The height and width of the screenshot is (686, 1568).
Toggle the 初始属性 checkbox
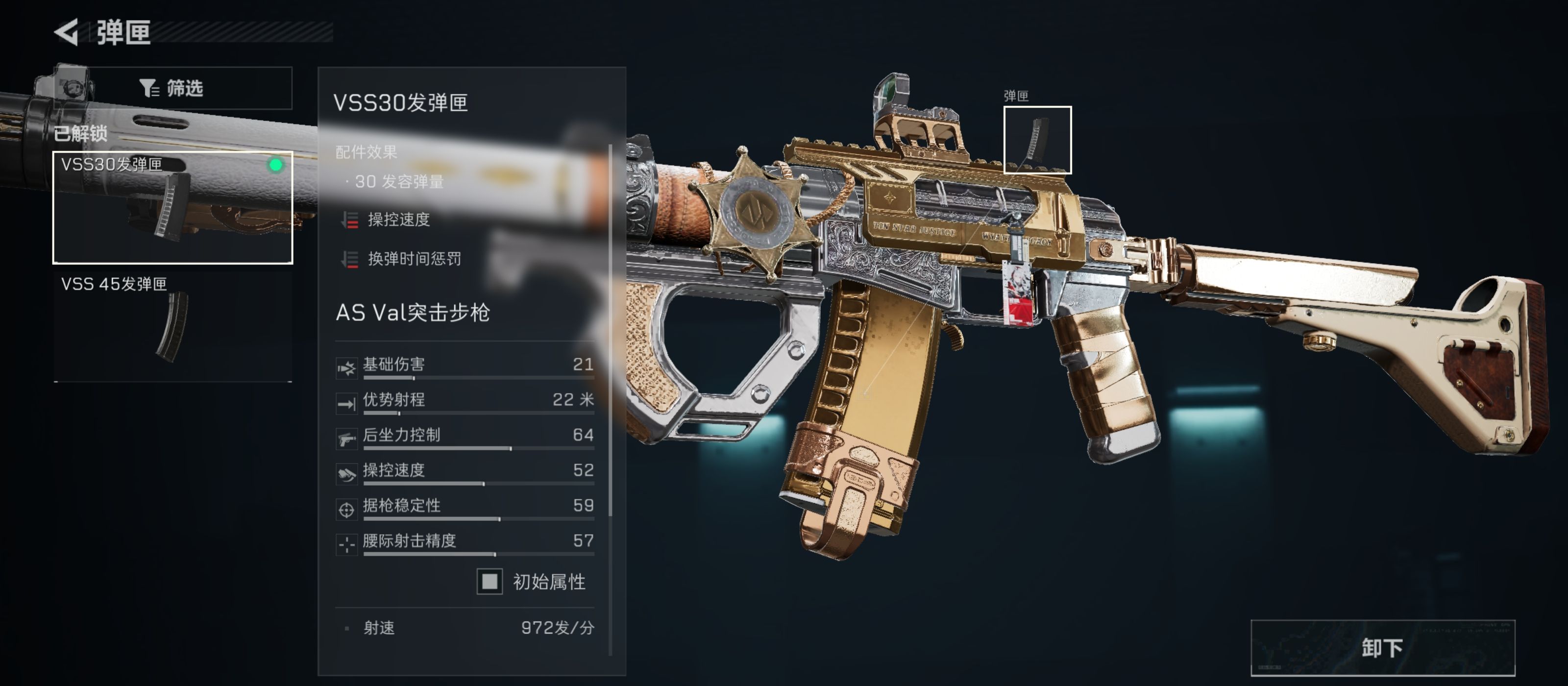(x=490, y=583)
